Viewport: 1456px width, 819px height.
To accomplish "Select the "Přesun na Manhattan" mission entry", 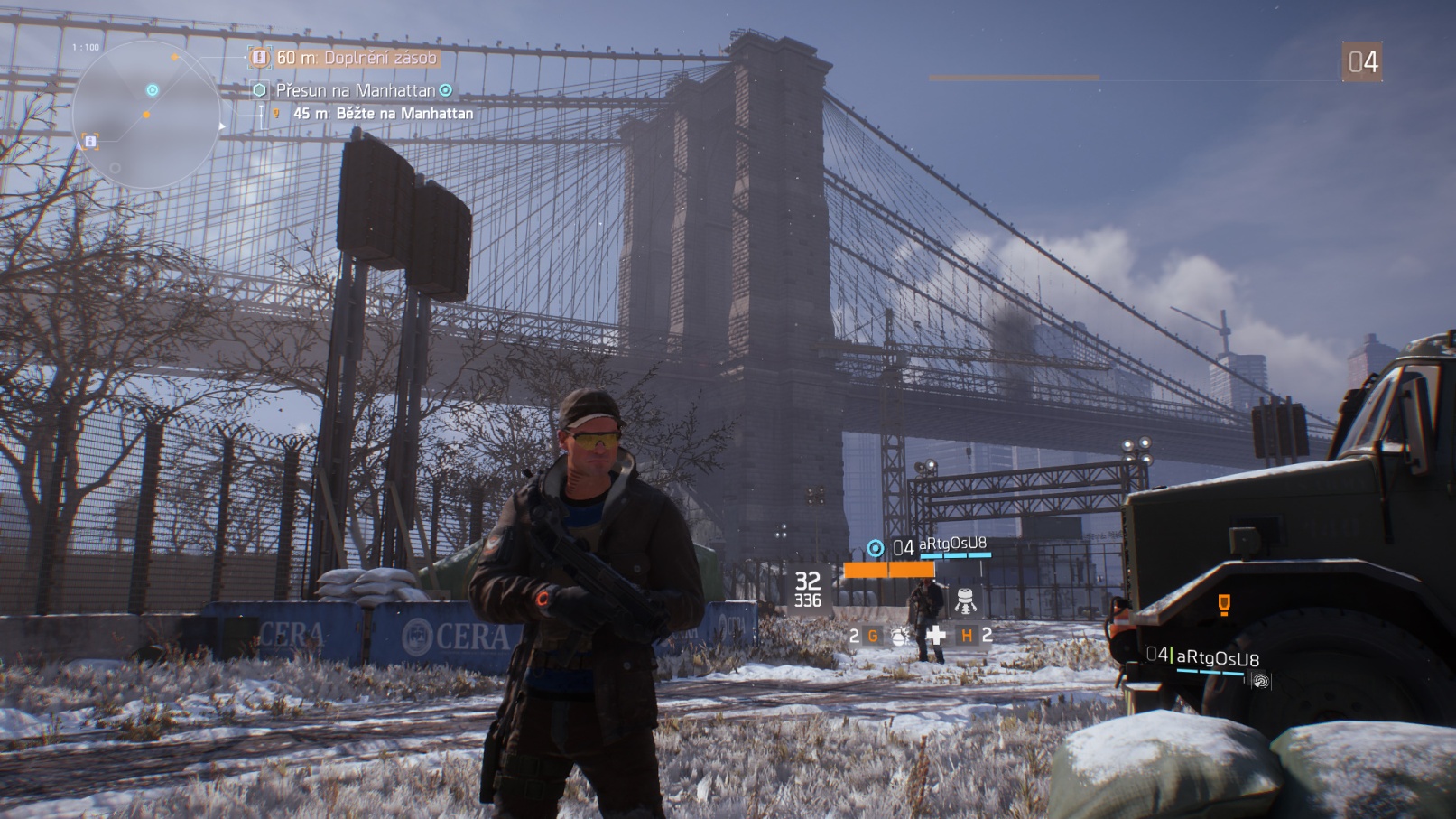I will pyautogui.click(x=355, y=90).
